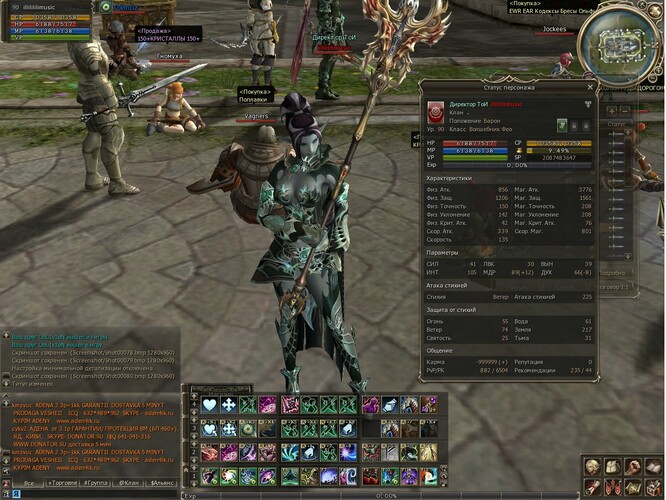This screenshot has width=666, height=500.
Task: Switch chat to the Группа tab
Action: click(97, 482)
